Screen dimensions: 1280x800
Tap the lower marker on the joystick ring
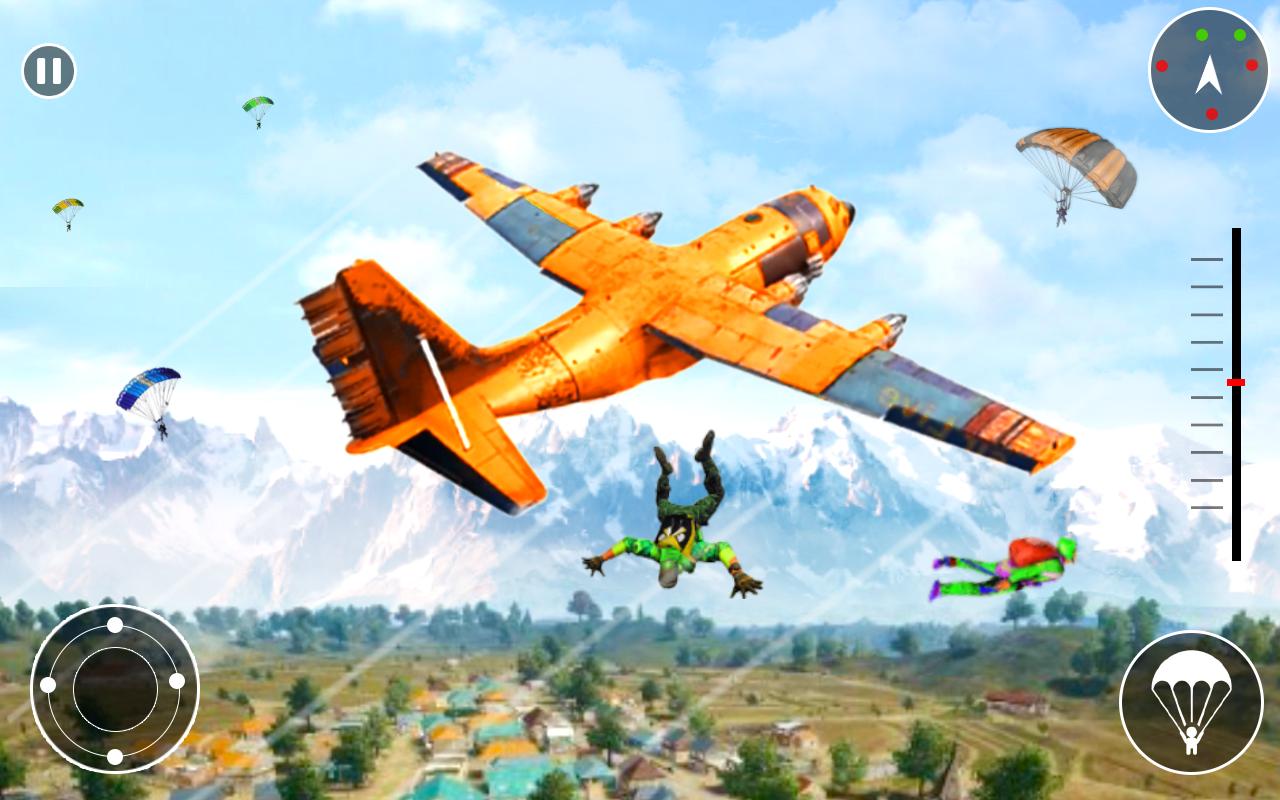point(116,756)
